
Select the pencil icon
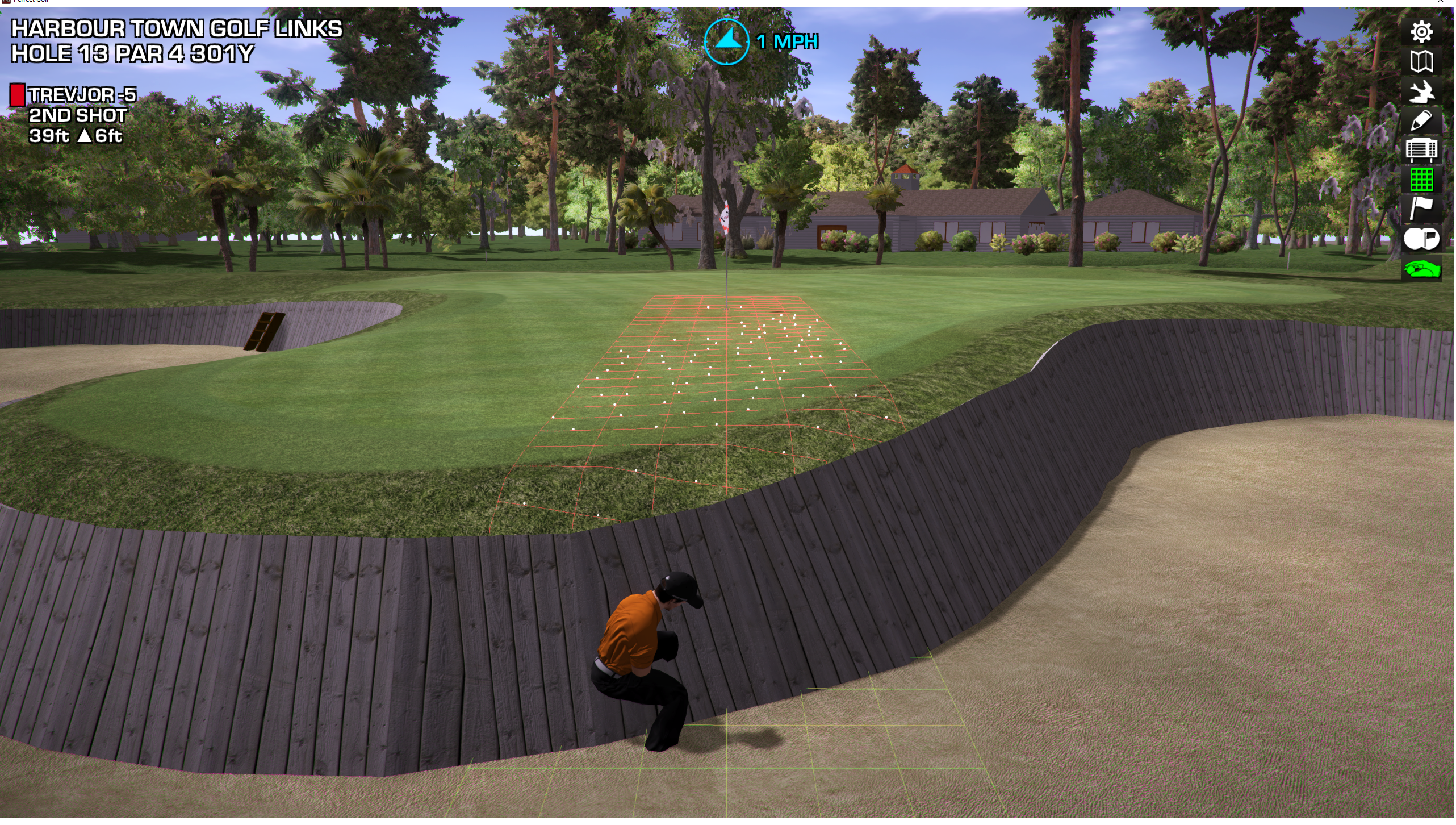[1423, 121]
